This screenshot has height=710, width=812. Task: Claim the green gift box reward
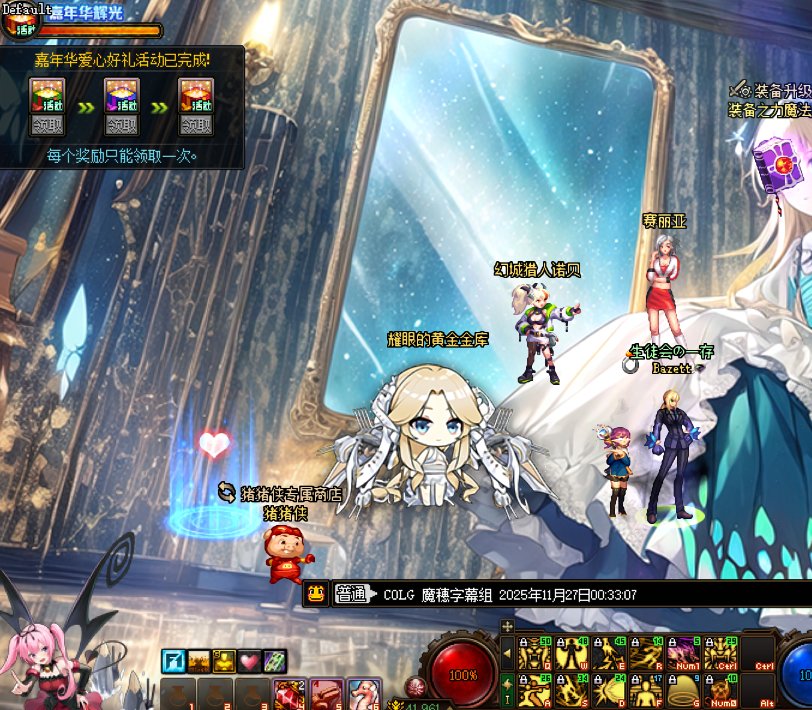47,125
